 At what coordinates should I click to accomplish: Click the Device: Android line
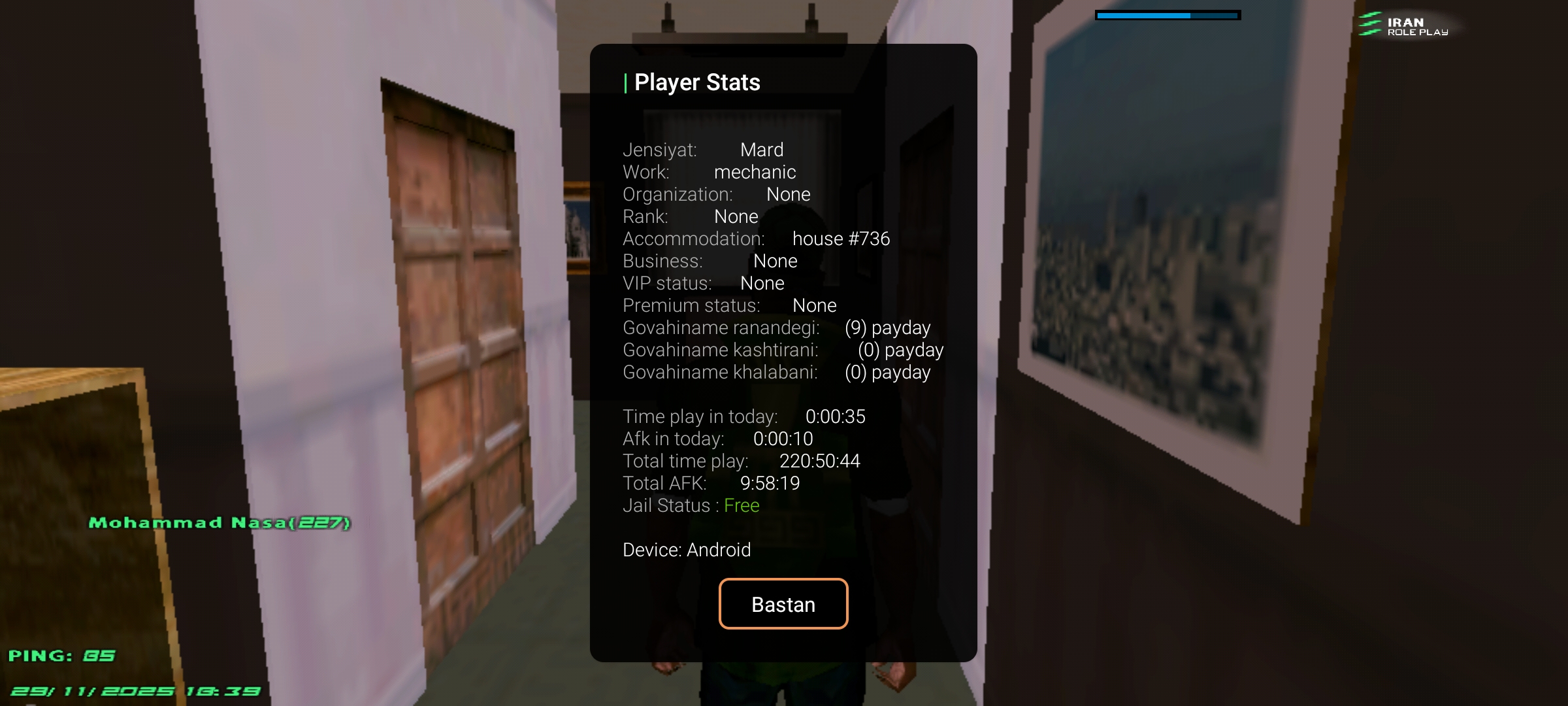coord(687,550)
